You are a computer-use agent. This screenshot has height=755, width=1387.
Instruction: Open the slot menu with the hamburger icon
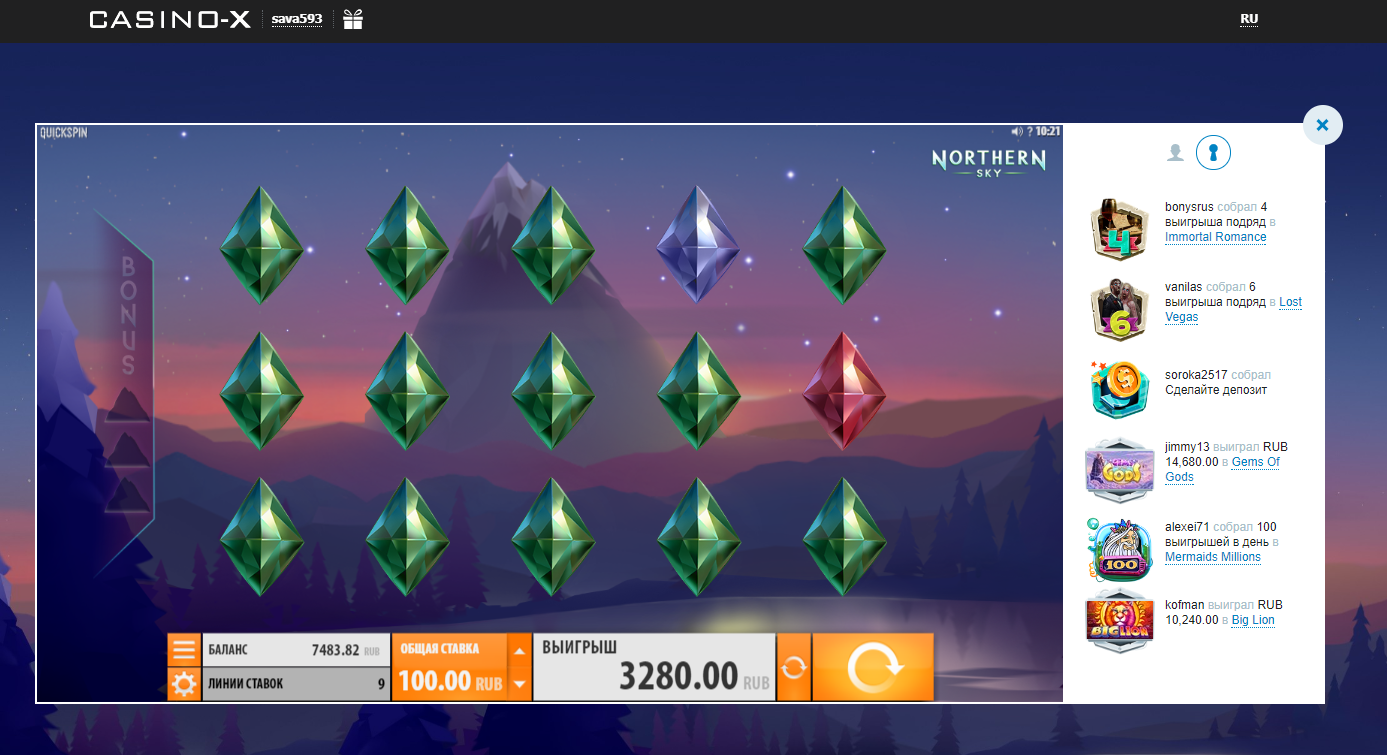(x=184, y=649)
